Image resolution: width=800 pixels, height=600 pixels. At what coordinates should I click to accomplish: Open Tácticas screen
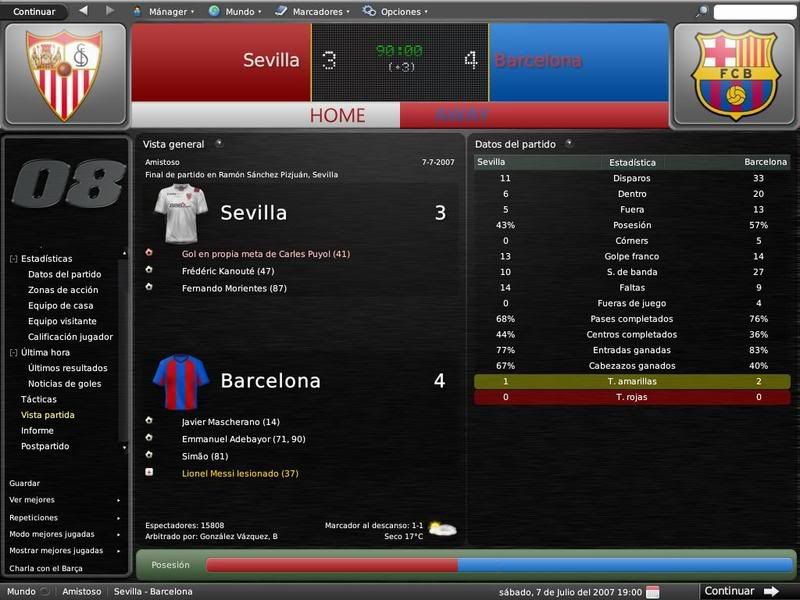[x=39, y=399]
